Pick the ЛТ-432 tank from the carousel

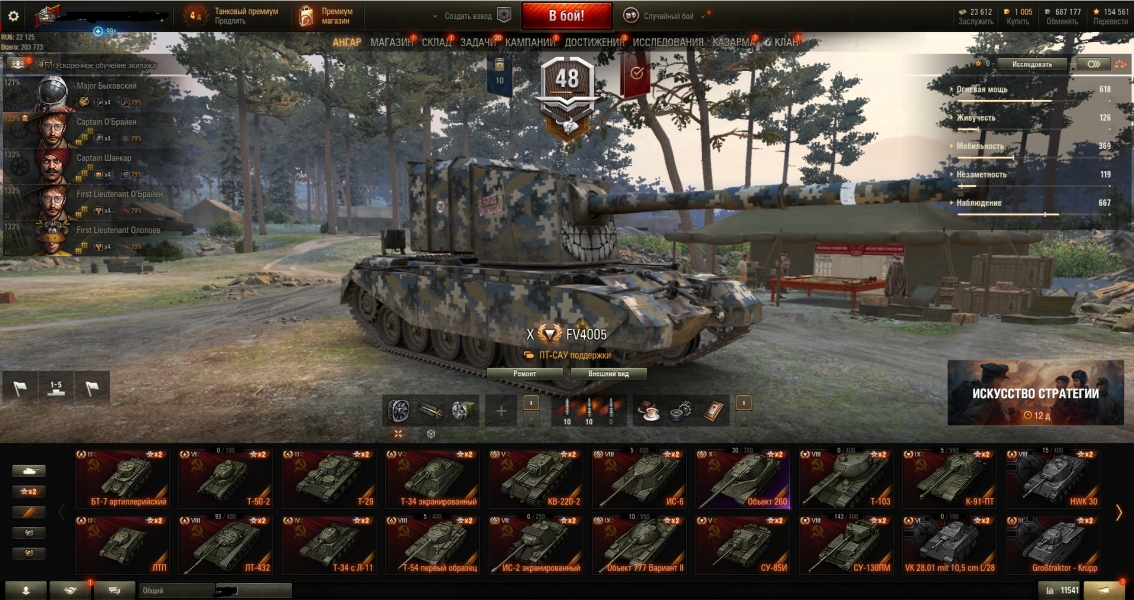(x=225, y=545)
